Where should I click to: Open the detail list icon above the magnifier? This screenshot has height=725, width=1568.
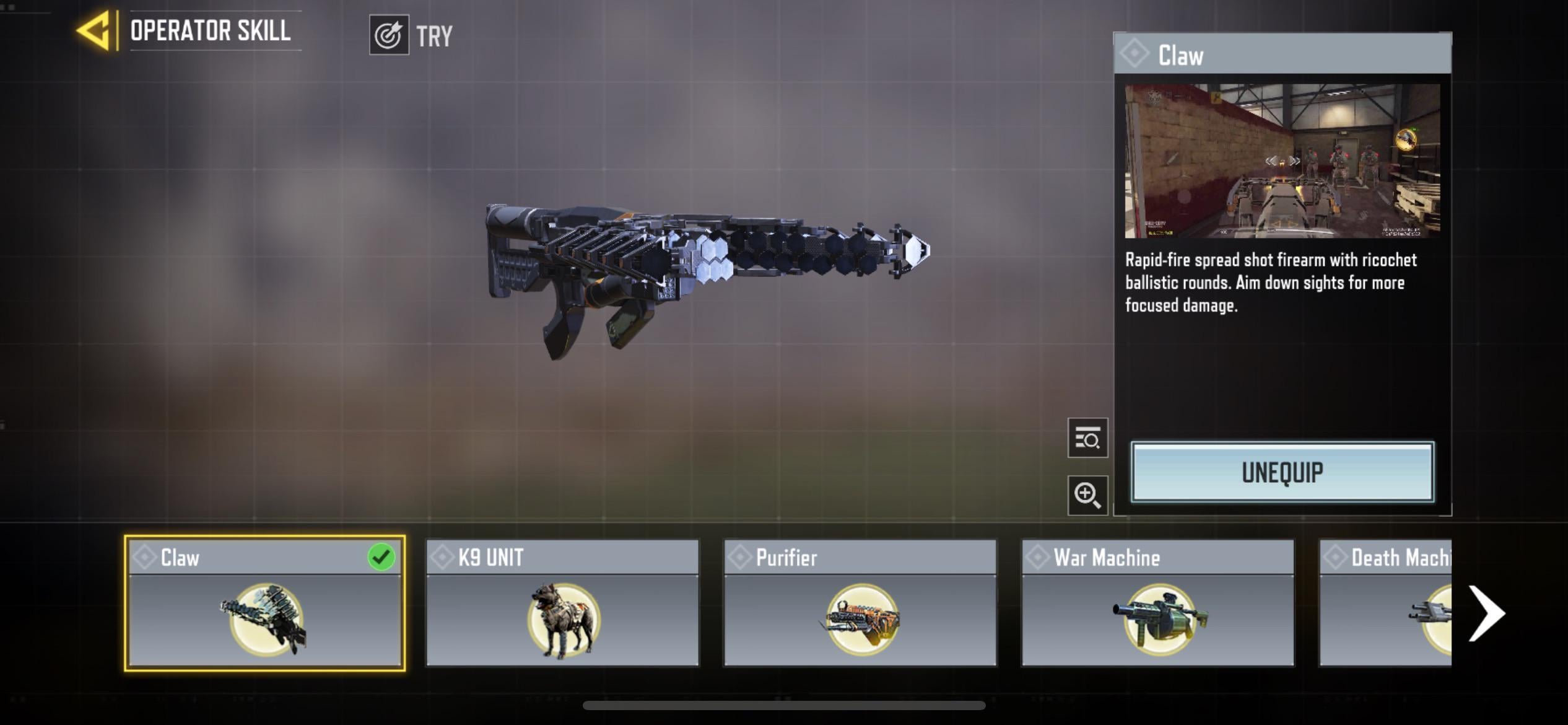[x=1087, y=438]
